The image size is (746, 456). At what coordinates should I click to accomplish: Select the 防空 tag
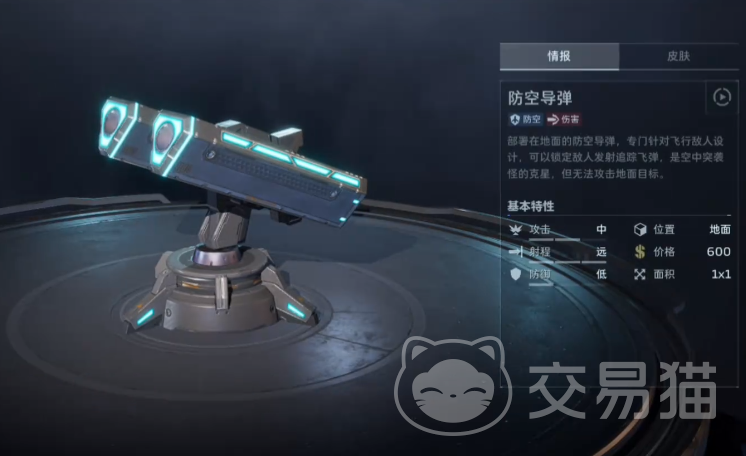pyautogui.click(x=525, y=119)
